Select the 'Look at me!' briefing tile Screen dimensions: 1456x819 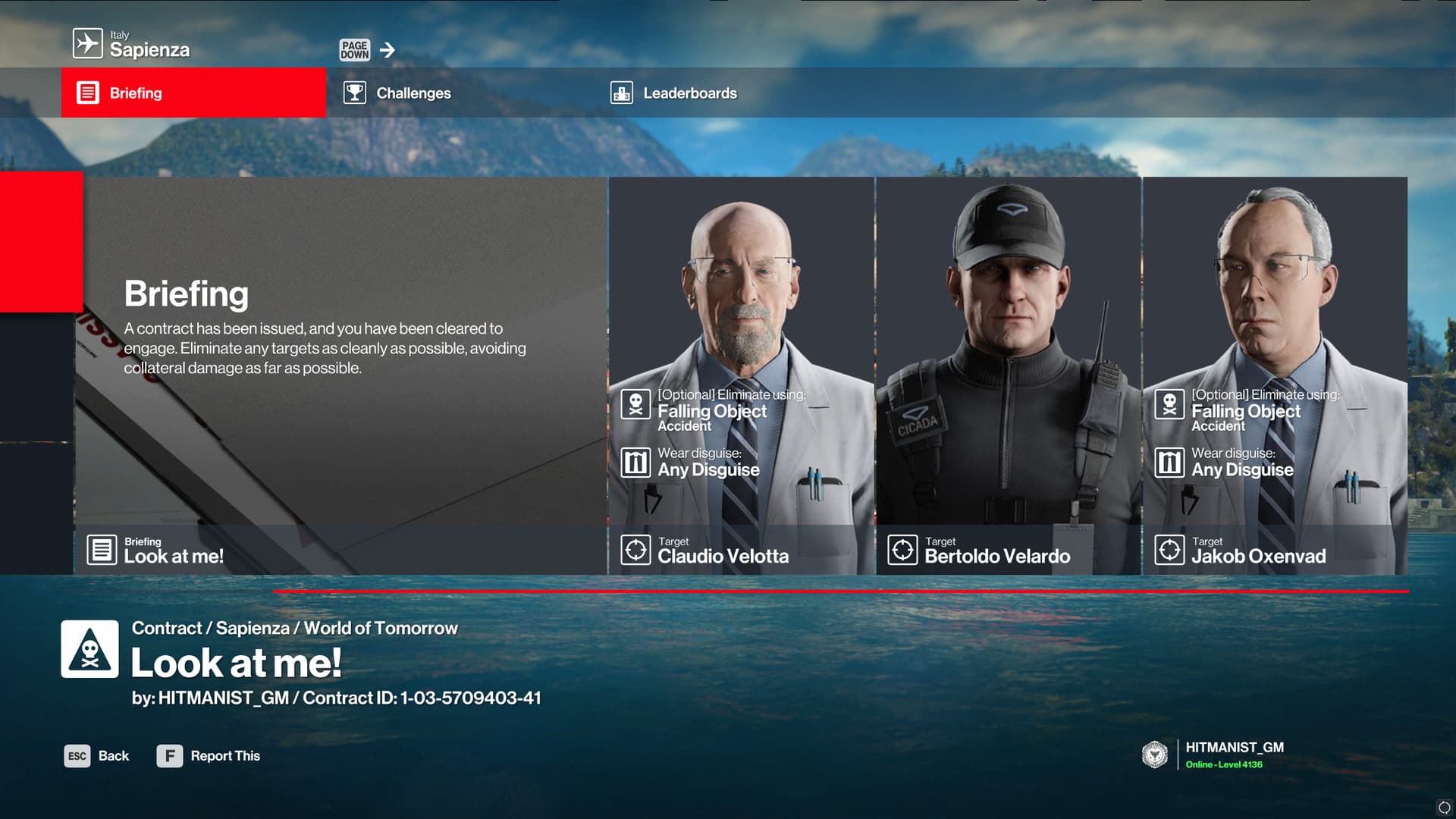coord(341,375)
